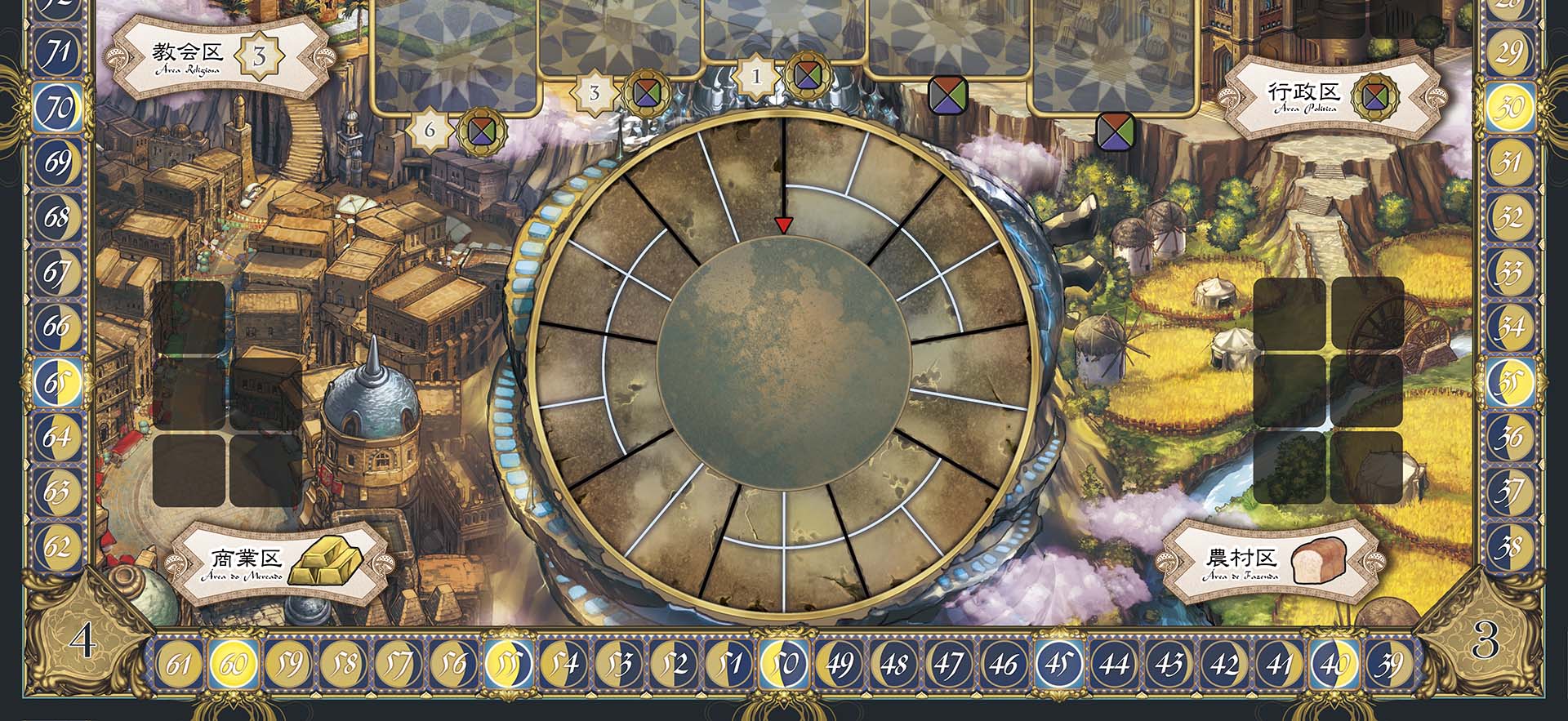Click the gold bars icon
Viewport: 1568px width, 721px height.
(327, 562)
